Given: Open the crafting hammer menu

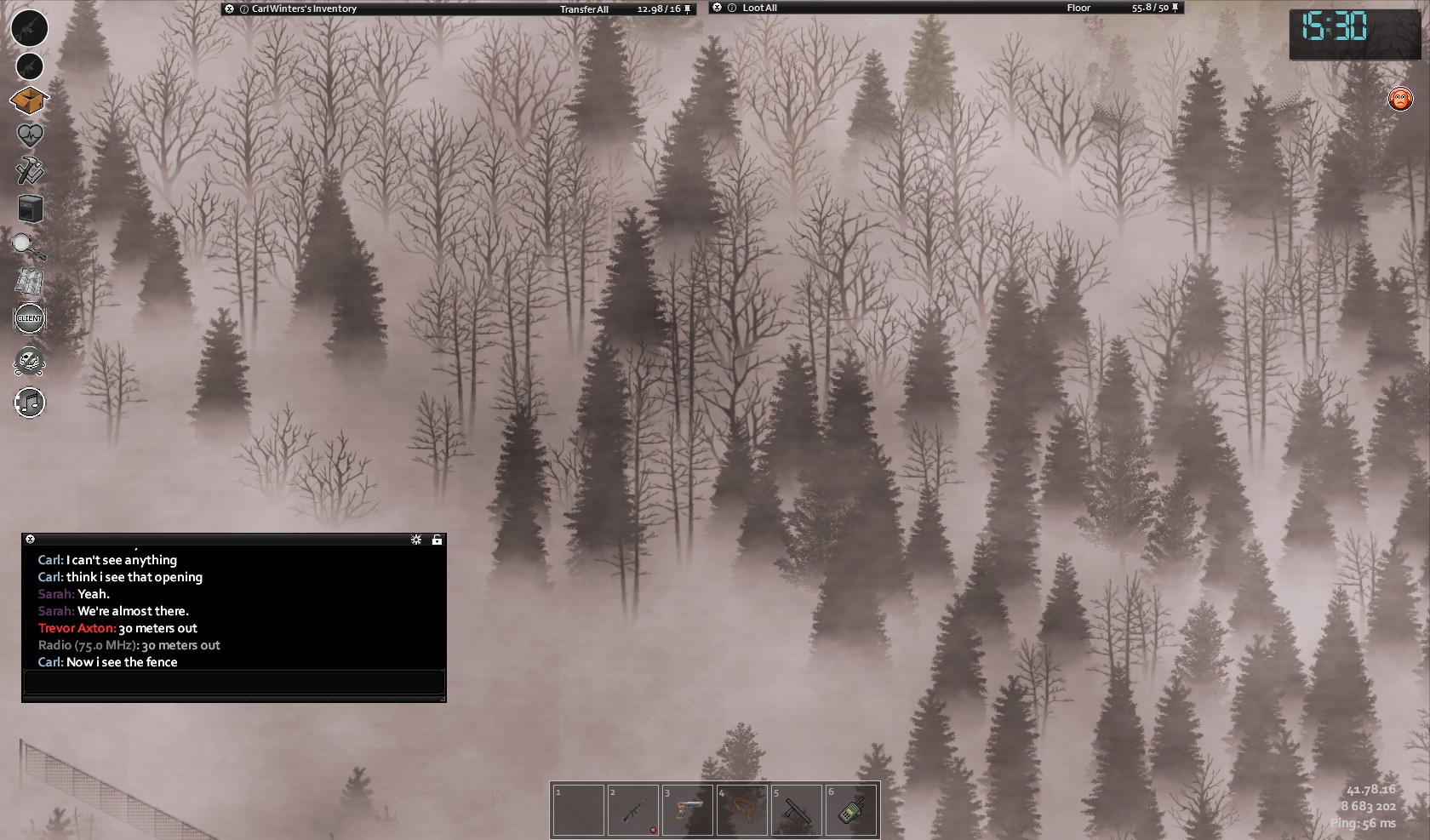Looking at the screenshot, I should coord(29,170).
